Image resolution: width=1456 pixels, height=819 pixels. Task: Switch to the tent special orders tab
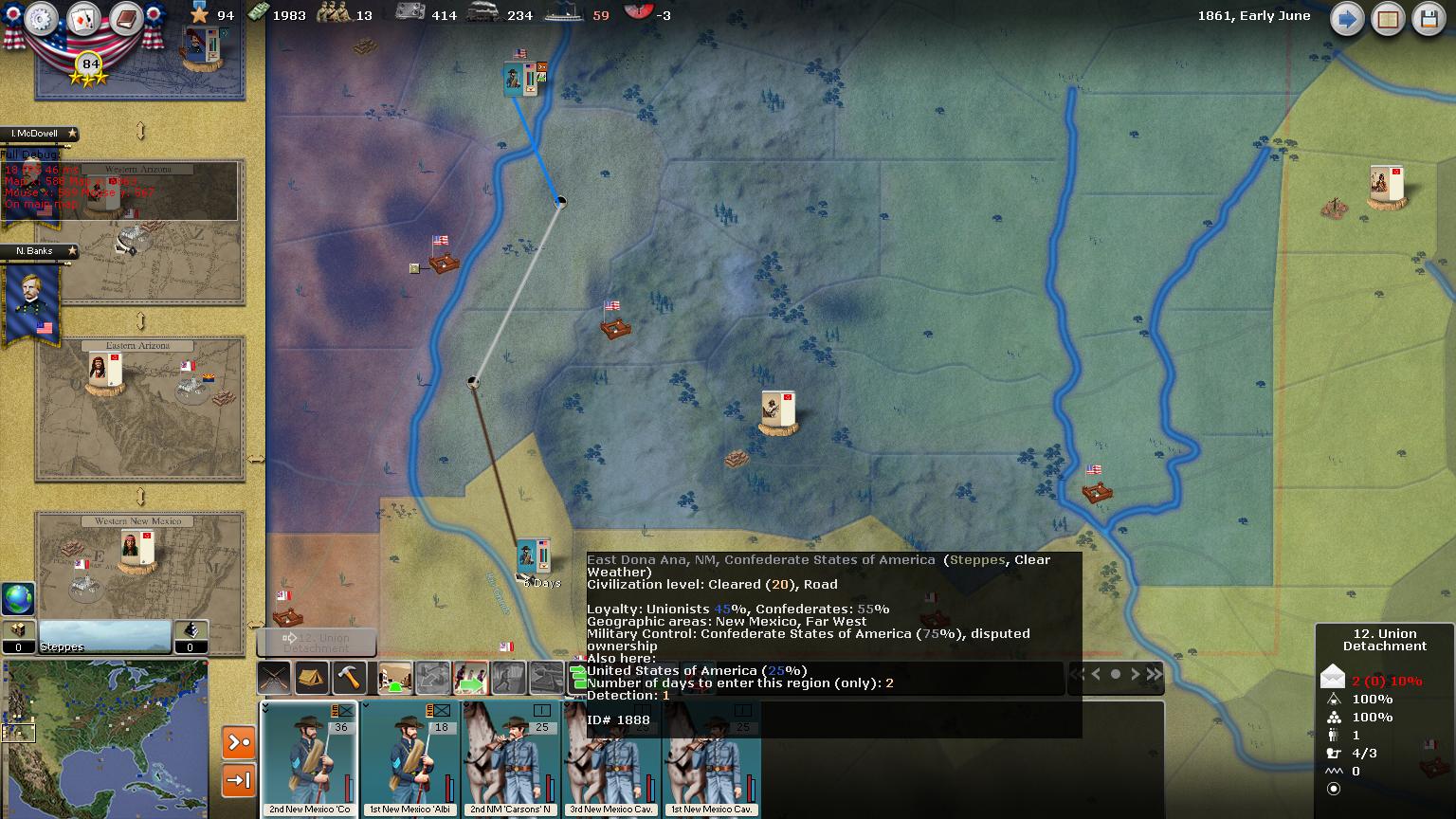(x=312, y=678)
